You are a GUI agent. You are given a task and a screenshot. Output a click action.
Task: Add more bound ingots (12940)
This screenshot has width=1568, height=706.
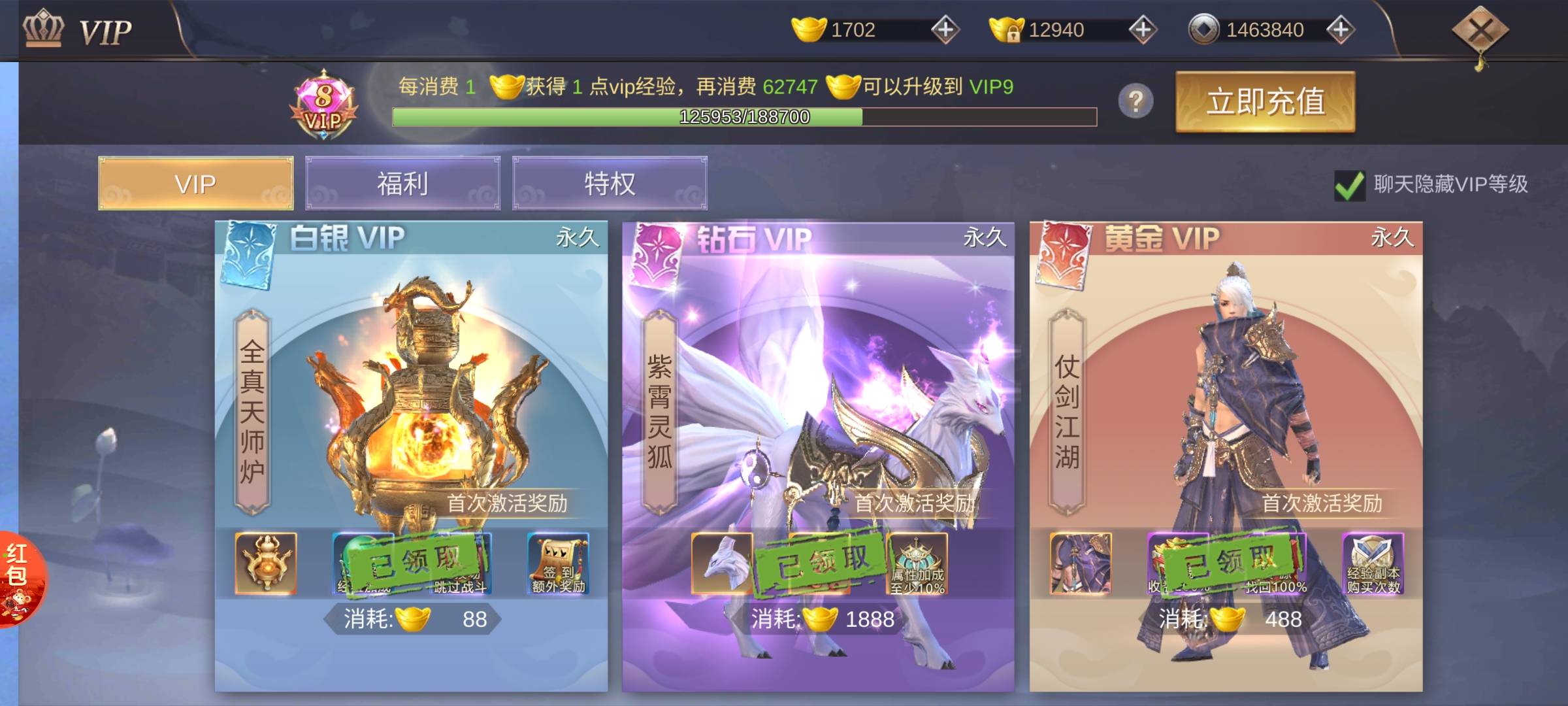[1143, 29]
